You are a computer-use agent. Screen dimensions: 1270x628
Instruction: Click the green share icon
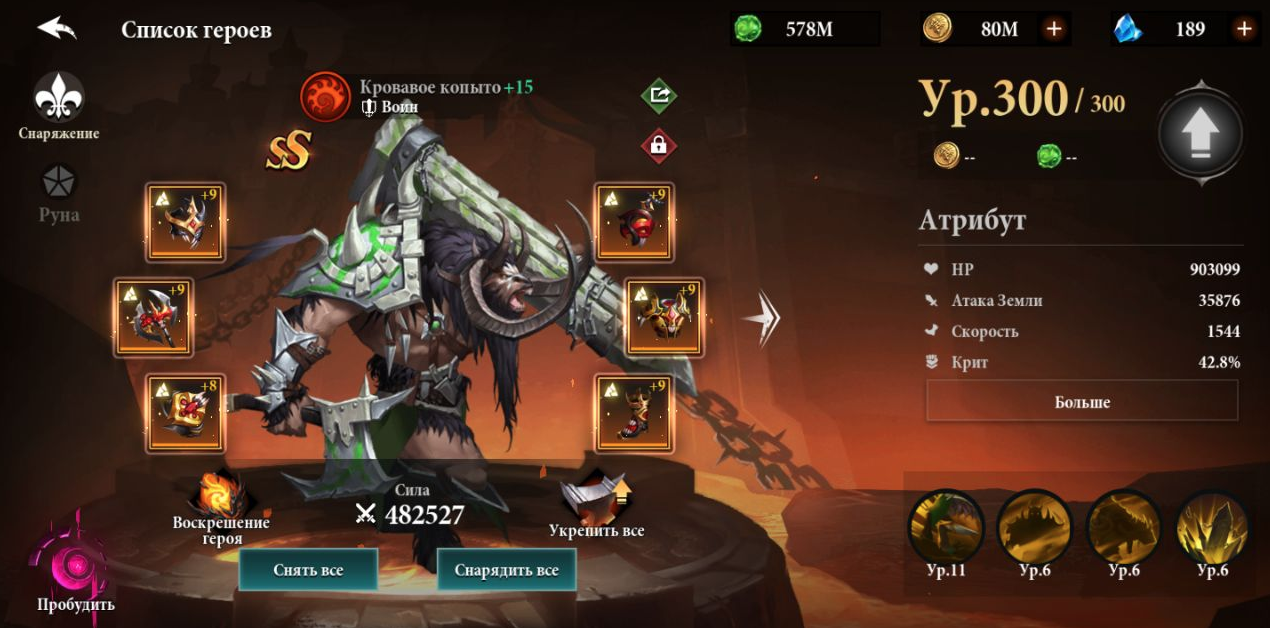(x=658, y=96)
